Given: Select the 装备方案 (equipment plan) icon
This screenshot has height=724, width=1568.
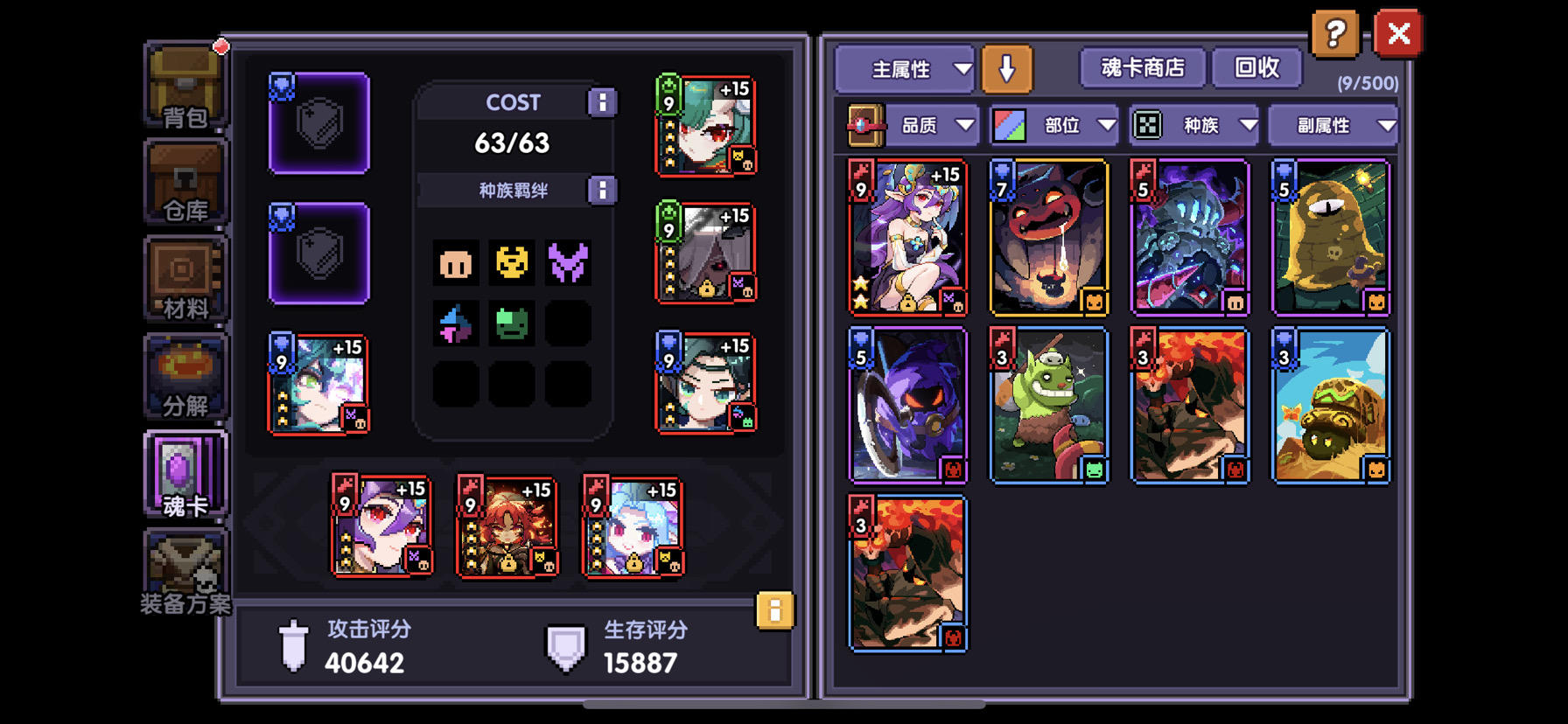Looking at the screenshot, I should point(184,568).
